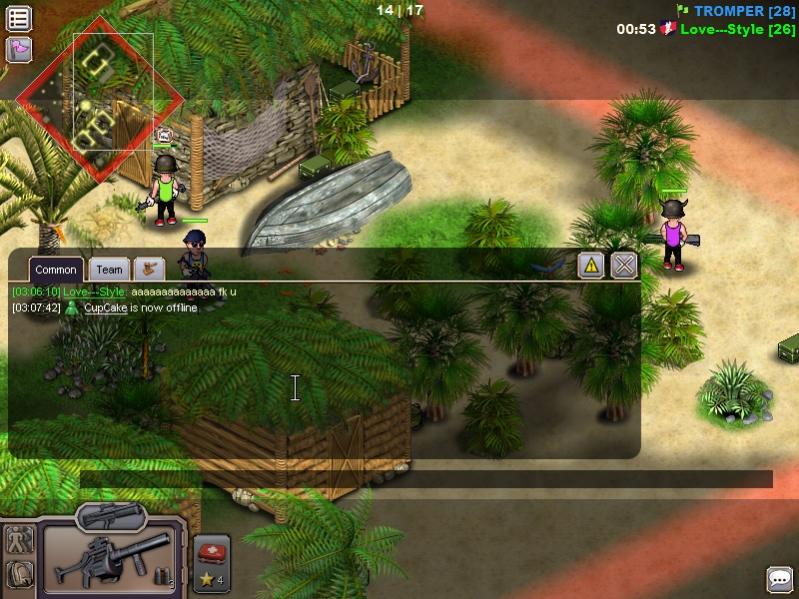Select the secondary launcher weapon above the main slot

pyautogui.click(x=111, y=515)
